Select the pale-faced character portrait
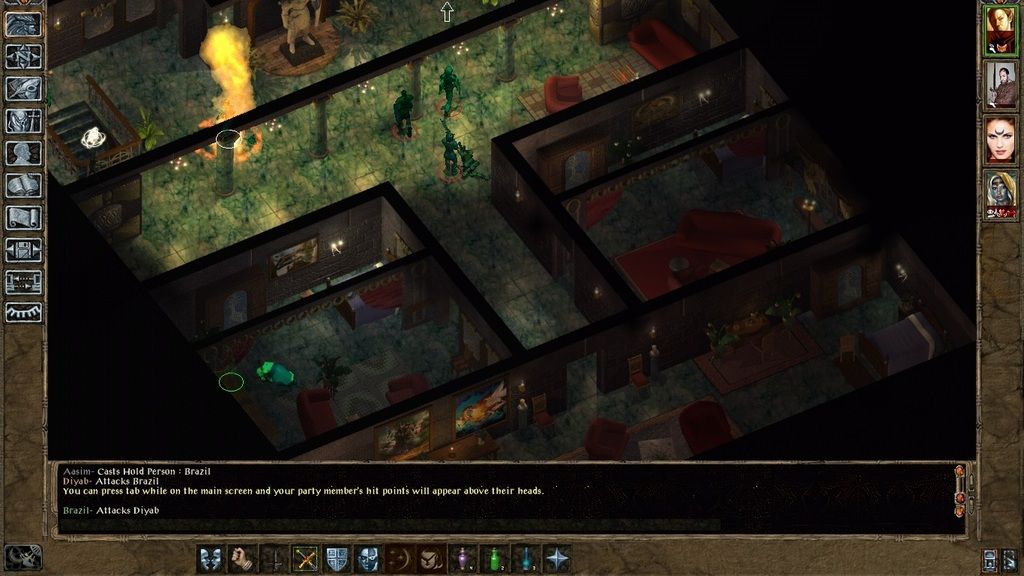1024x576 pixels. (x=1000, y=195)
